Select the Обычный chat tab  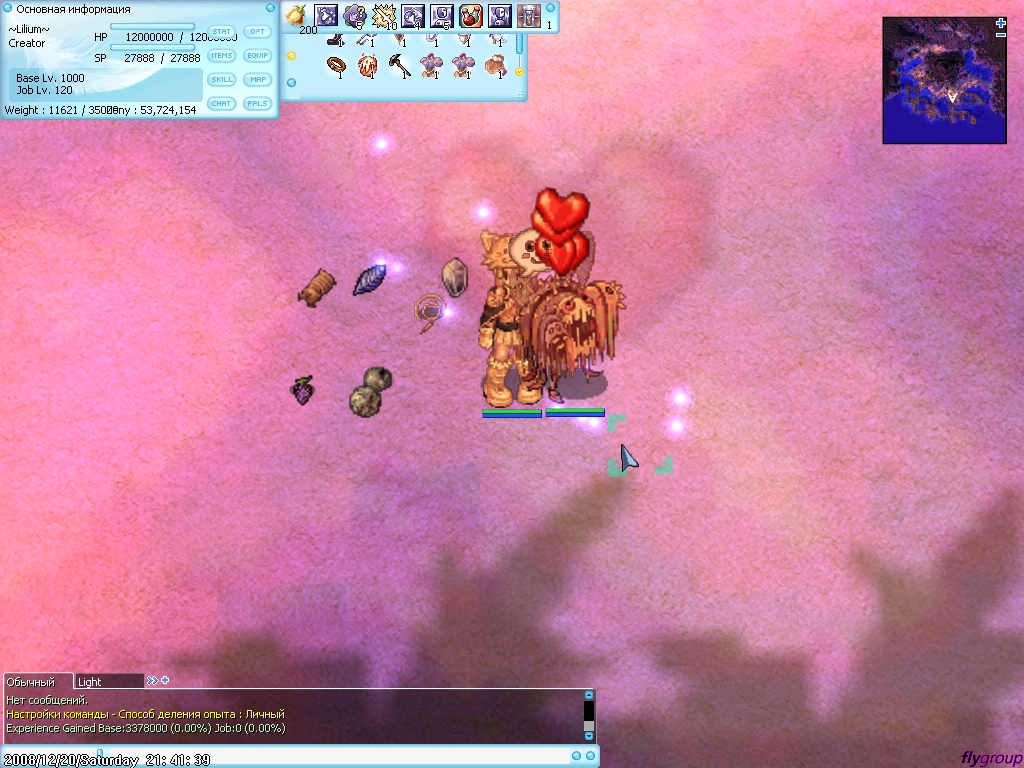coord(36,682)
